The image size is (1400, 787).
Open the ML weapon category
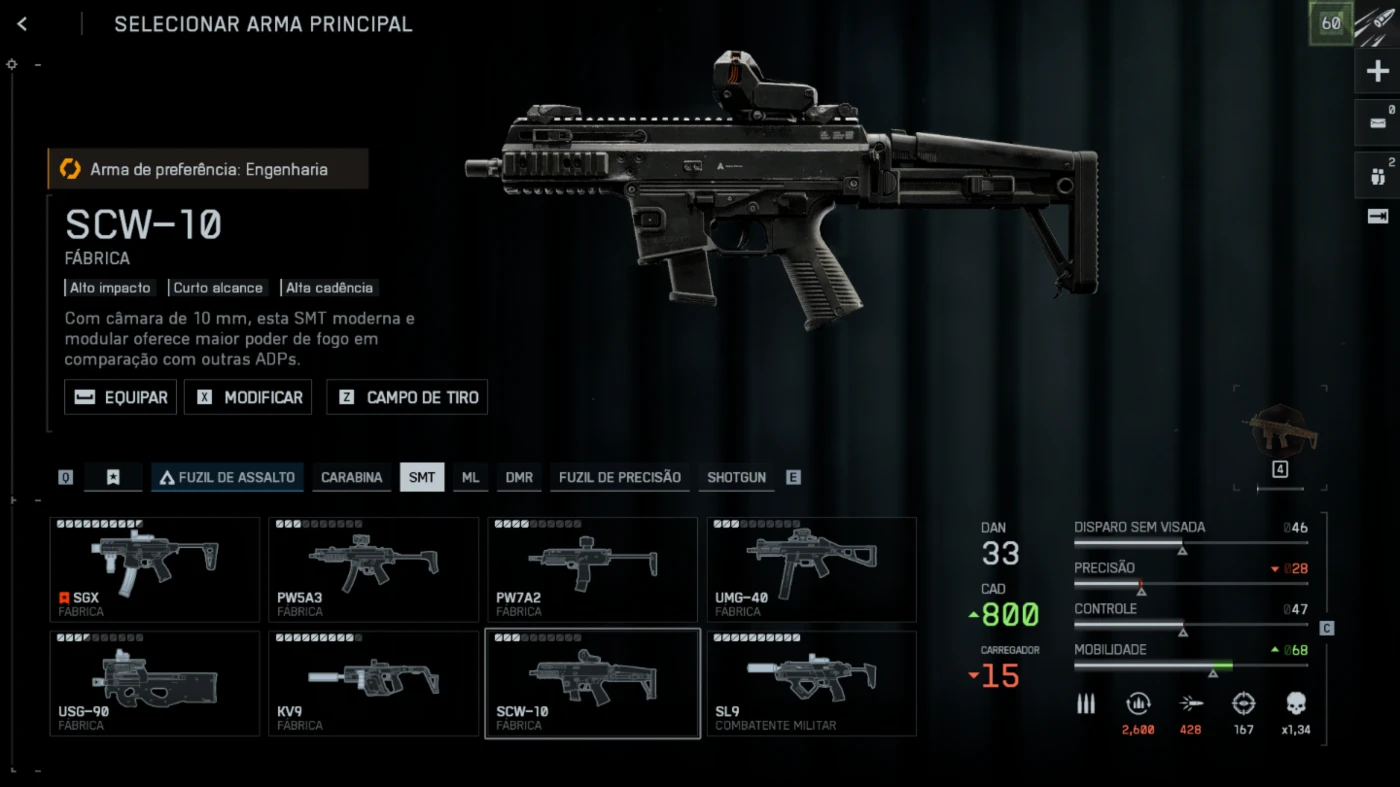pyautogui.click(x=470, y=477)
